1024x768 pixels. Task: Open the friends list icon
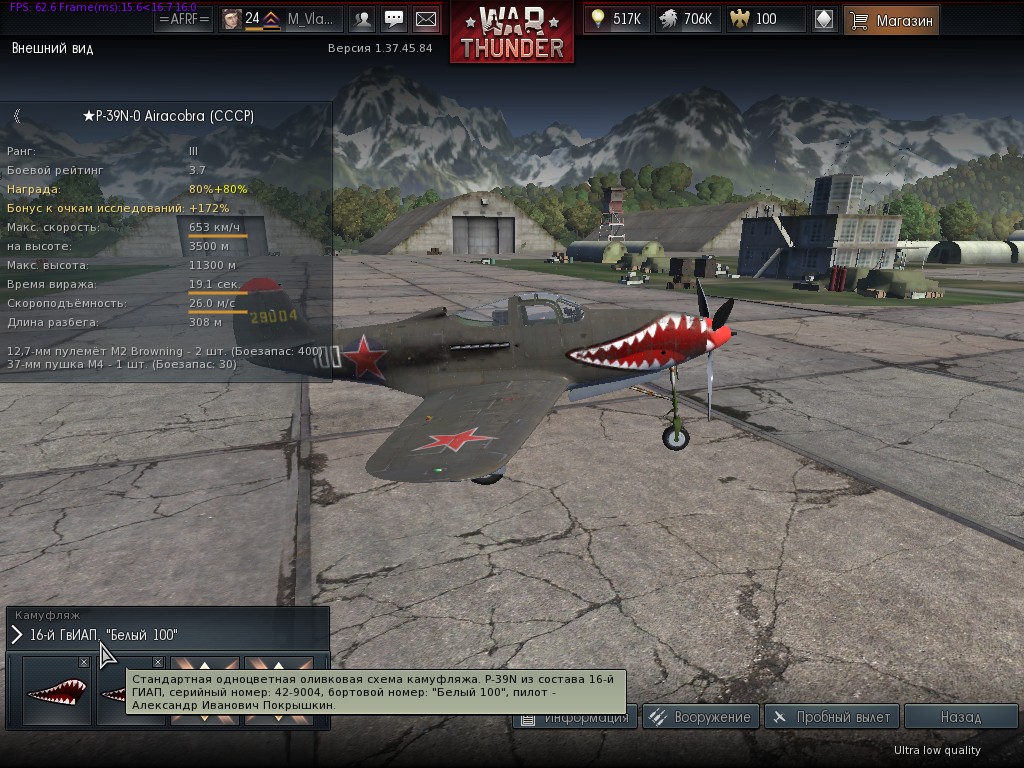362,19
